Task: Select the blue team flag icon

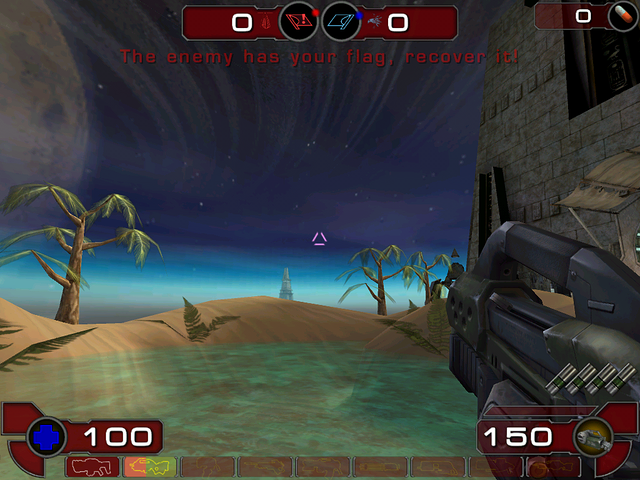Action: (342, 21)
